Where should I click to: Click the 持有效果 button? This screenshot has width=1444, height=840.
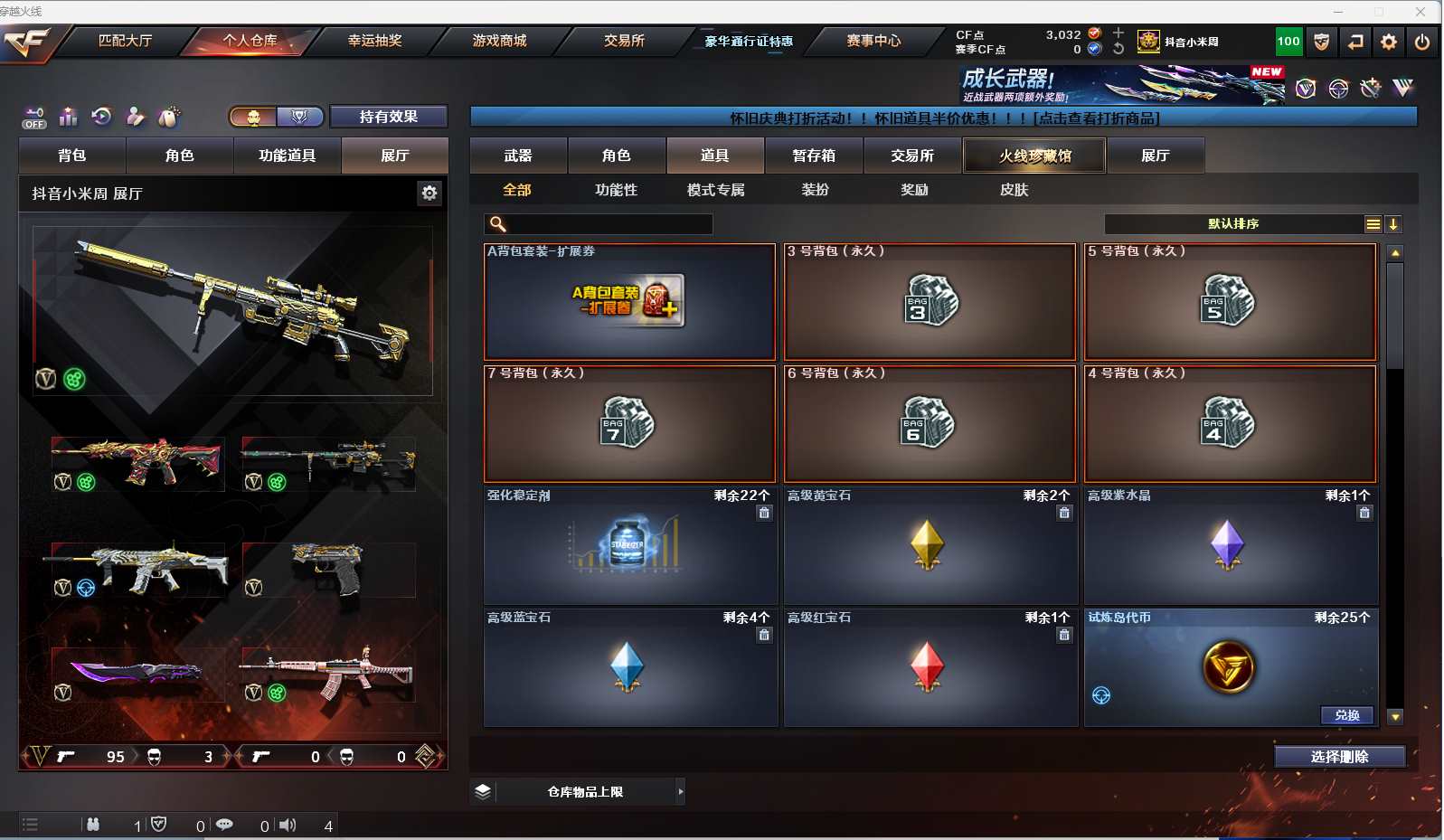388,117
